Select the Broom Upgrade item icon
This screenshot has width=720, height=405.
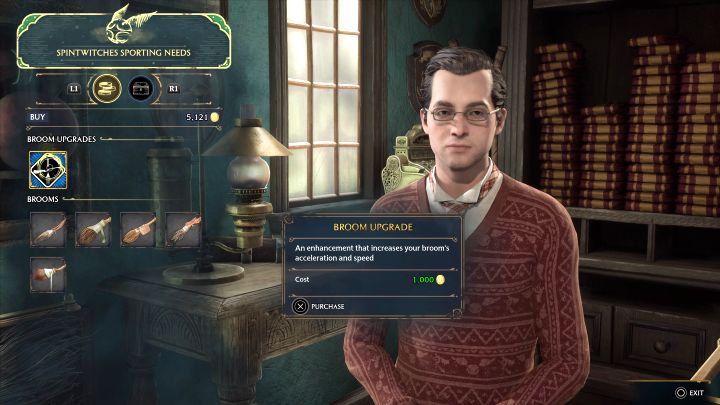coord(48,170)
